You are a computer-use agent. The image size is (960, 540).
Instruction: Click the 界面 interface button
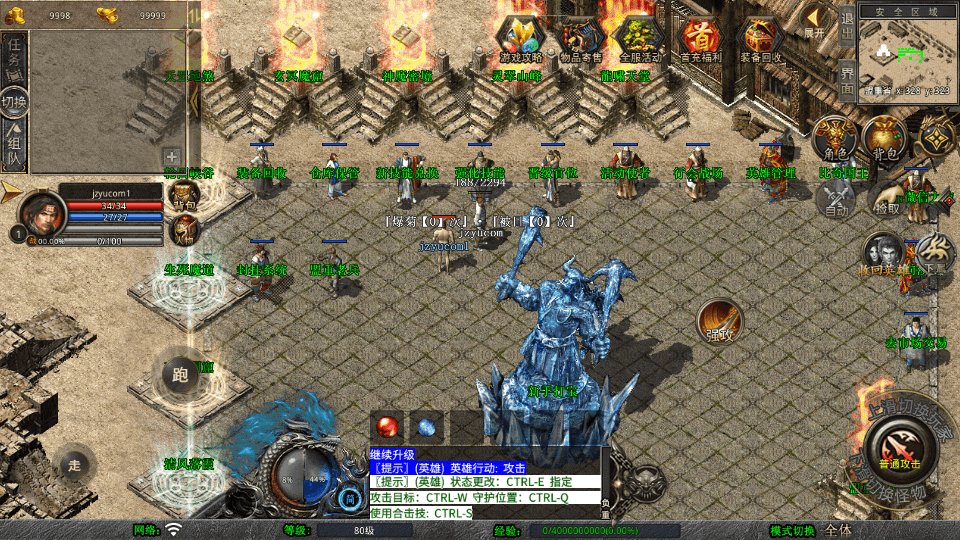[846, 78]
